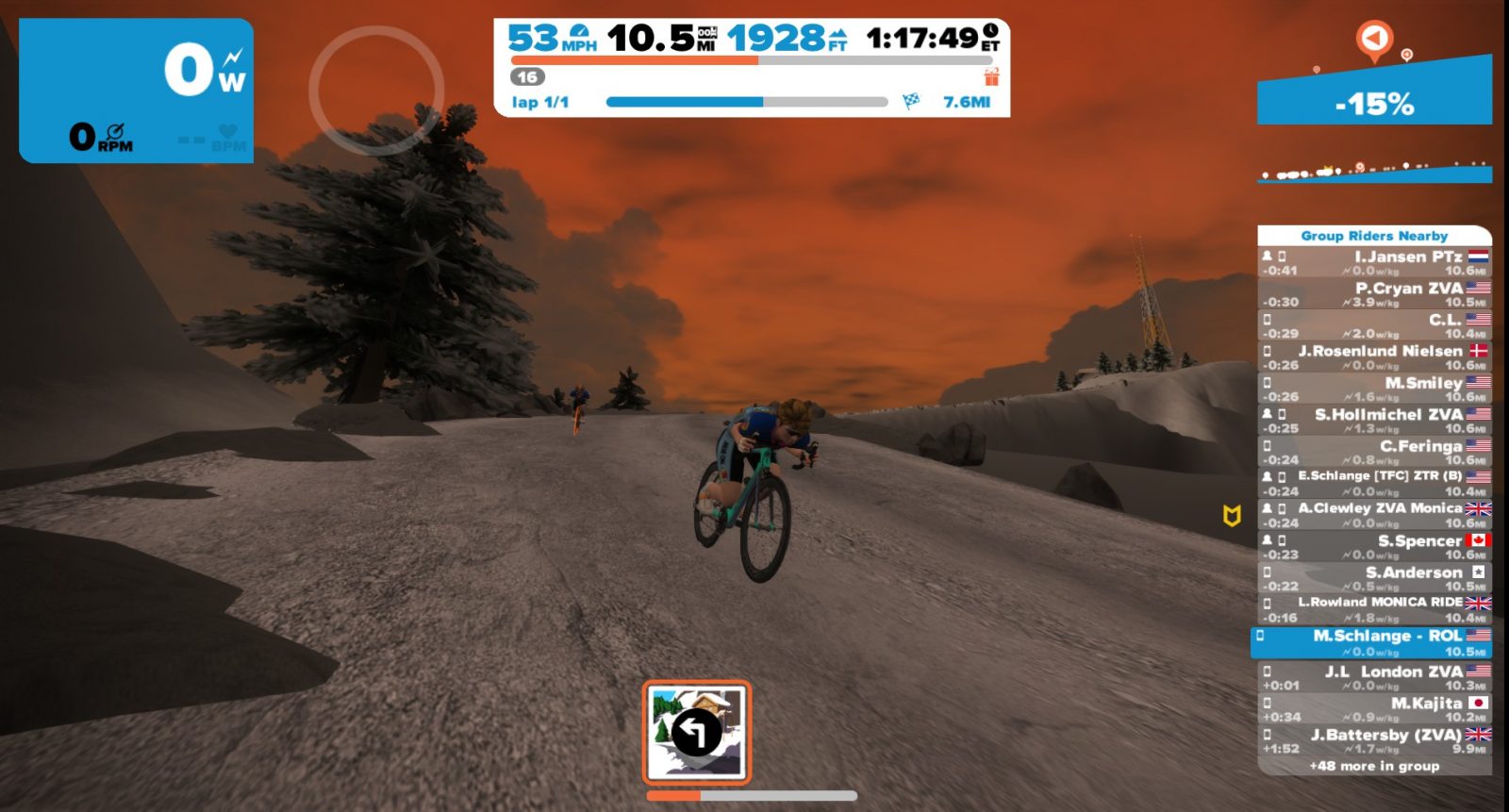Viewport: 1509px width, 812px height.
Task: Choose C.Feringa from the rider list
Action: click(x=1374, y=453)
